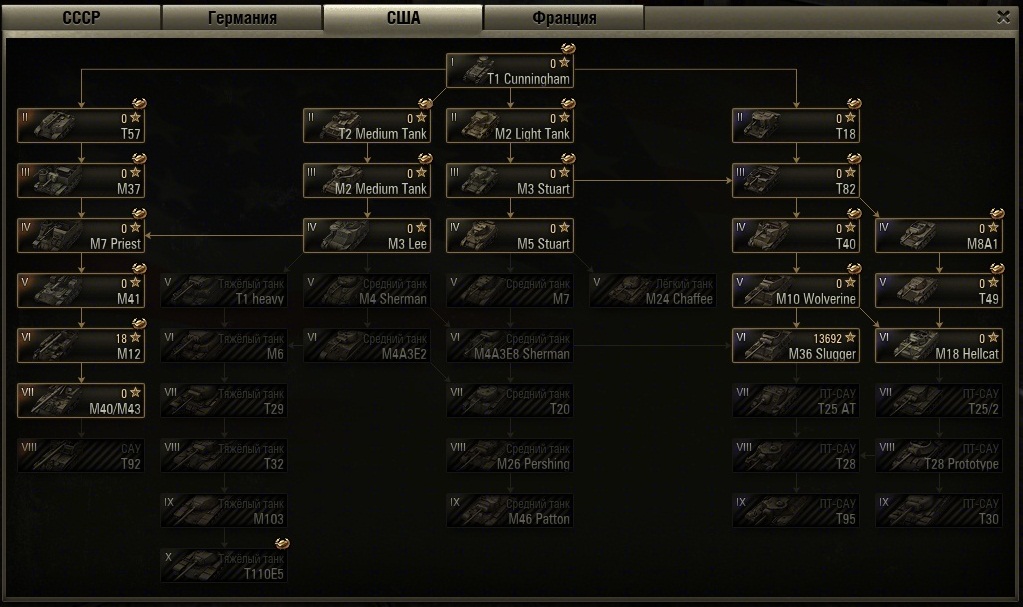1023x607 pixels.
Task: Choose the M3 Stuart node
Action: [x=510, y=181]
